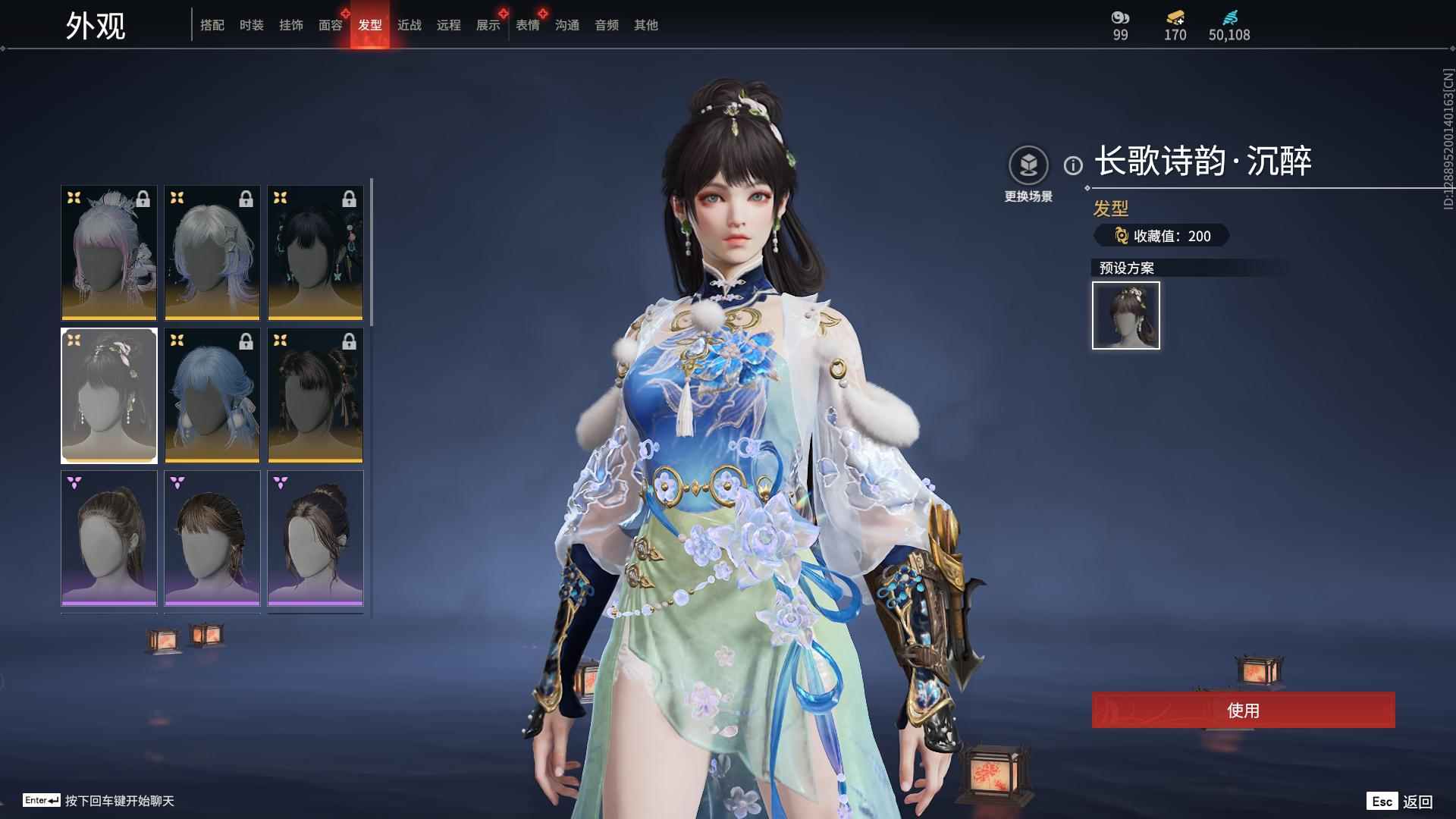Select the blue locked hairstyle option
The width and height of the screenshot is (1456, 819).
(x=212, y=395)
